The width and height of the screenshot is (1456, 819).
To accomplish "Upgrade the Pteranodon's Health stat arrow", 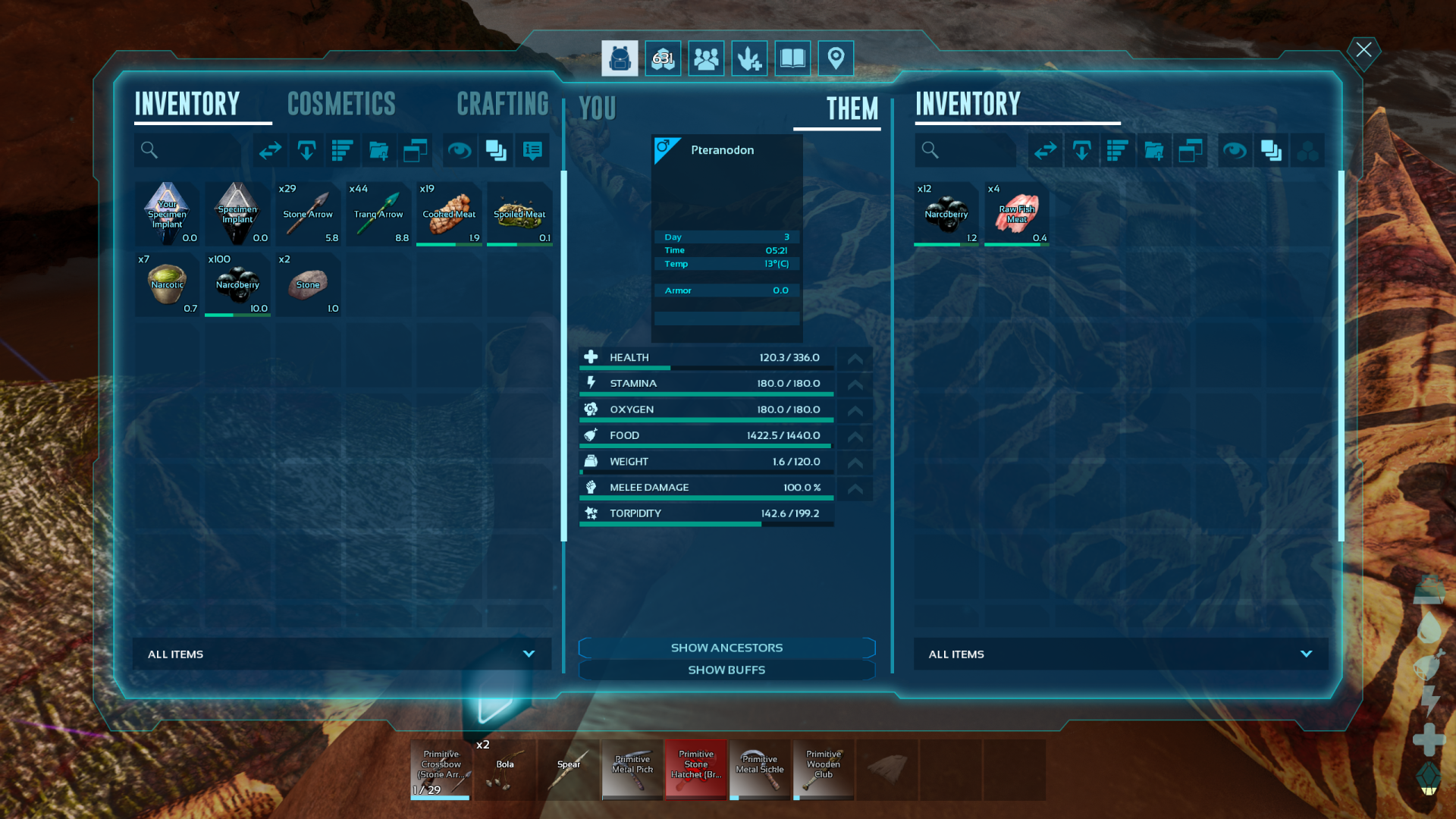I will point(855,359).
